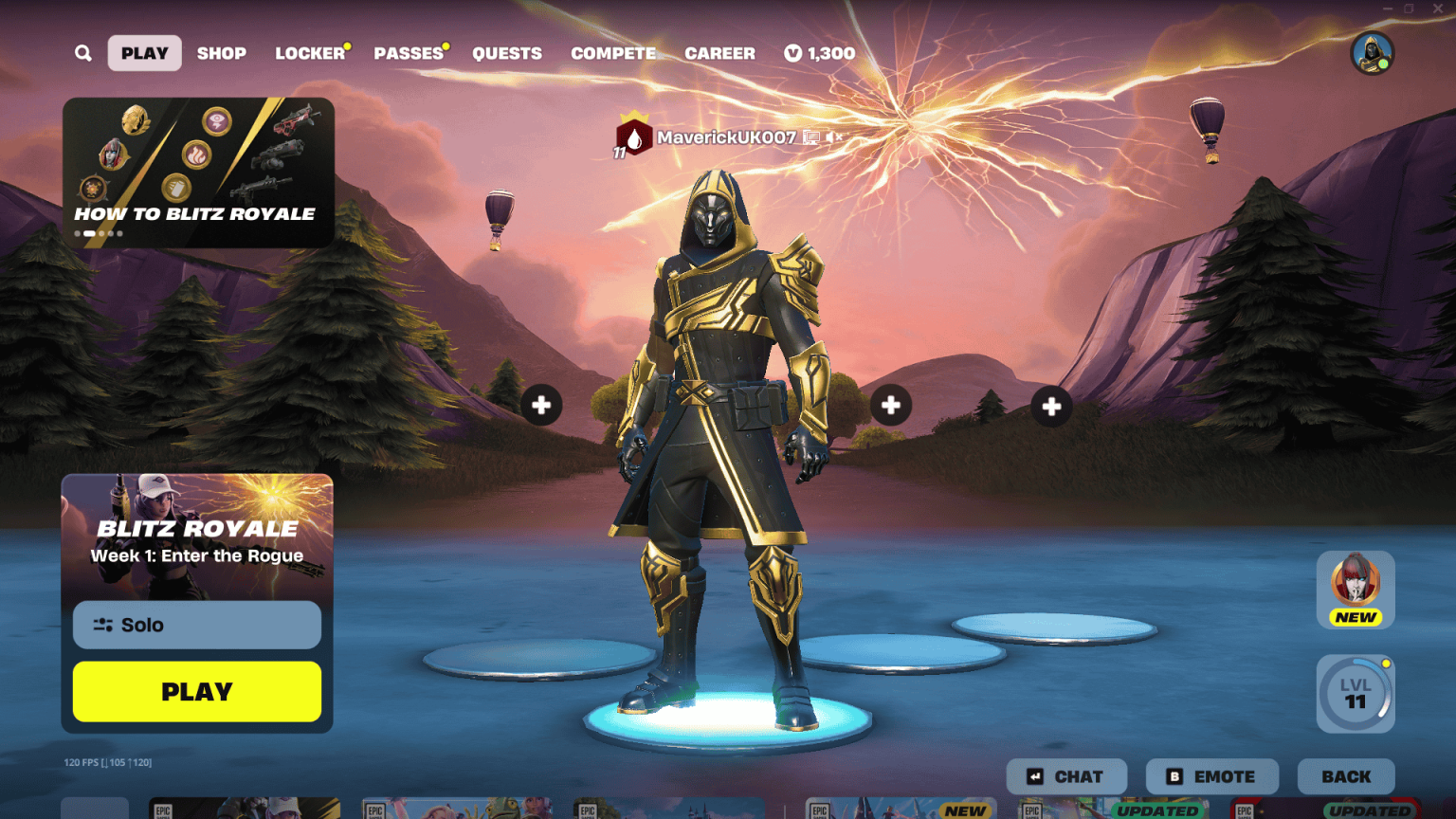1456x819 pixels.
Task: Click the left plus icon to add a teammate
Action: point(542,404)
